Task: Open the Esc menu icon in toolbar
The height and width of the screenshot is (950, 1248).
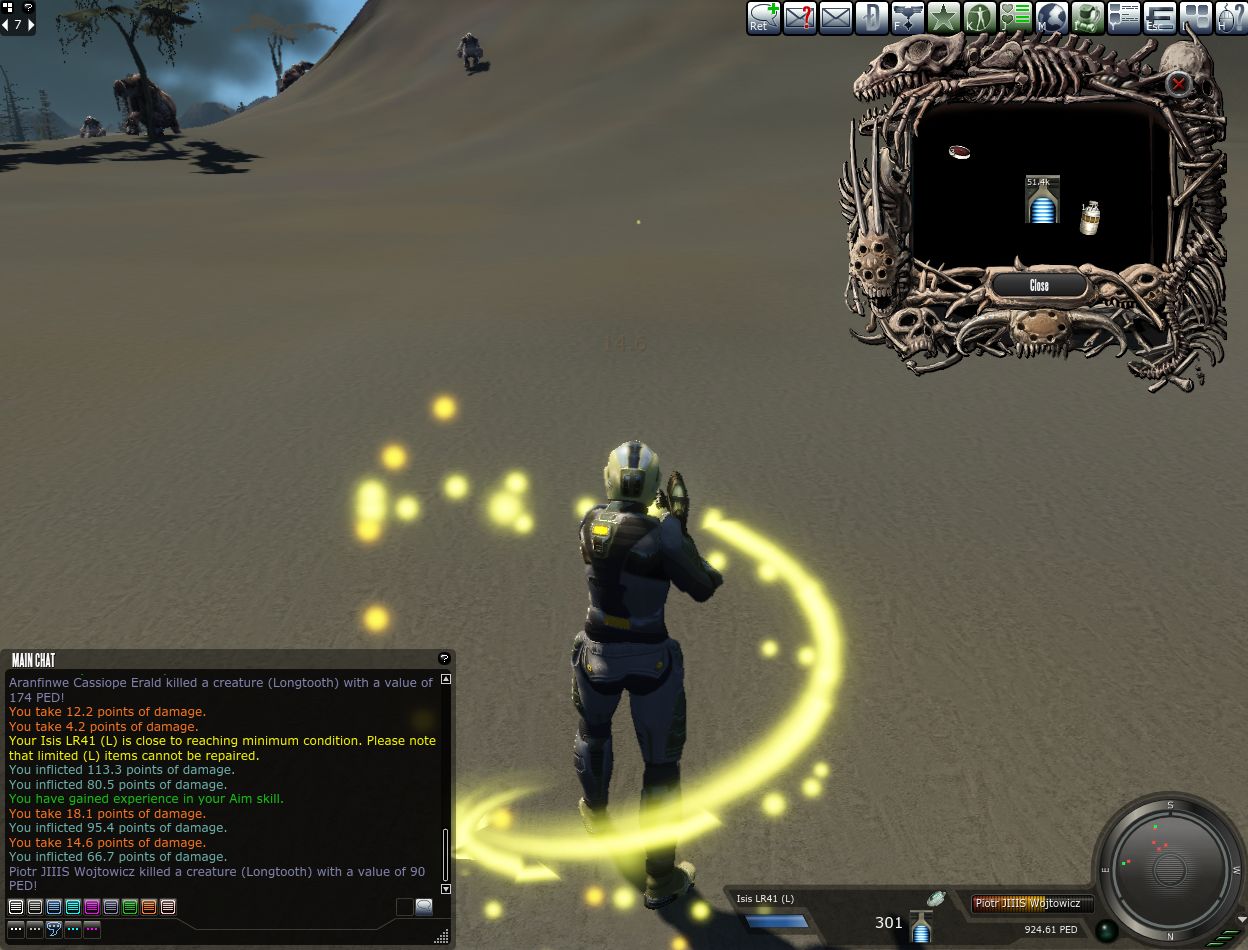Action: pos(1160,18)
